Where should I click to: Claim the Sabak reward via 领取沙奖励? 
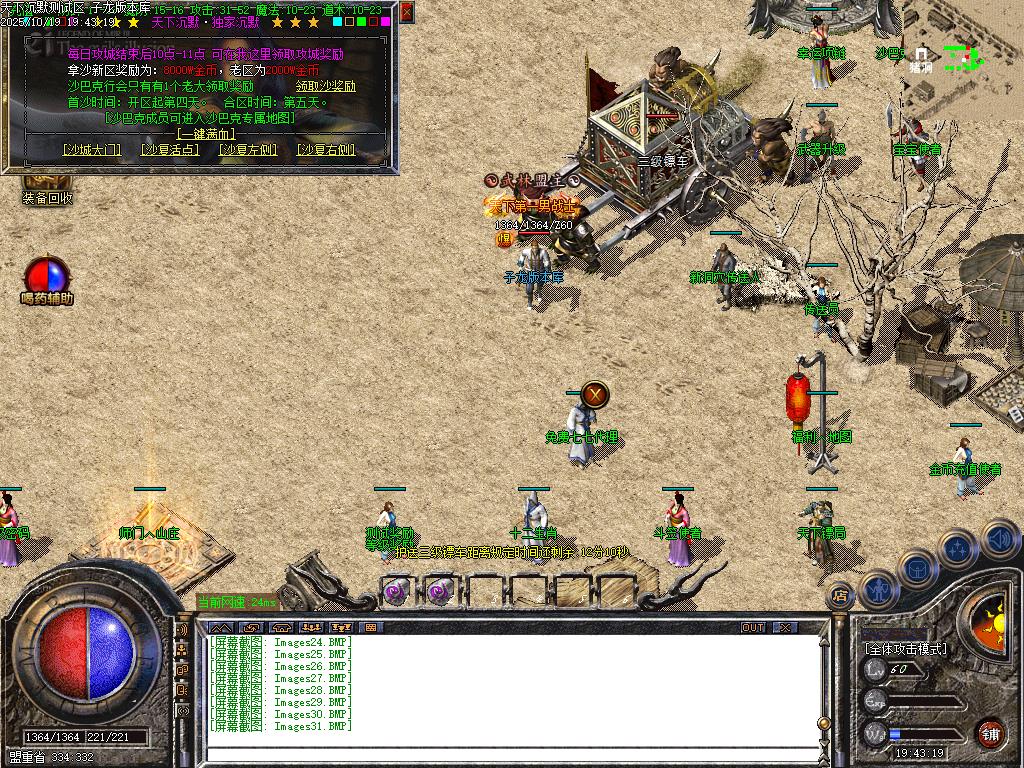(x=325, y=86)
